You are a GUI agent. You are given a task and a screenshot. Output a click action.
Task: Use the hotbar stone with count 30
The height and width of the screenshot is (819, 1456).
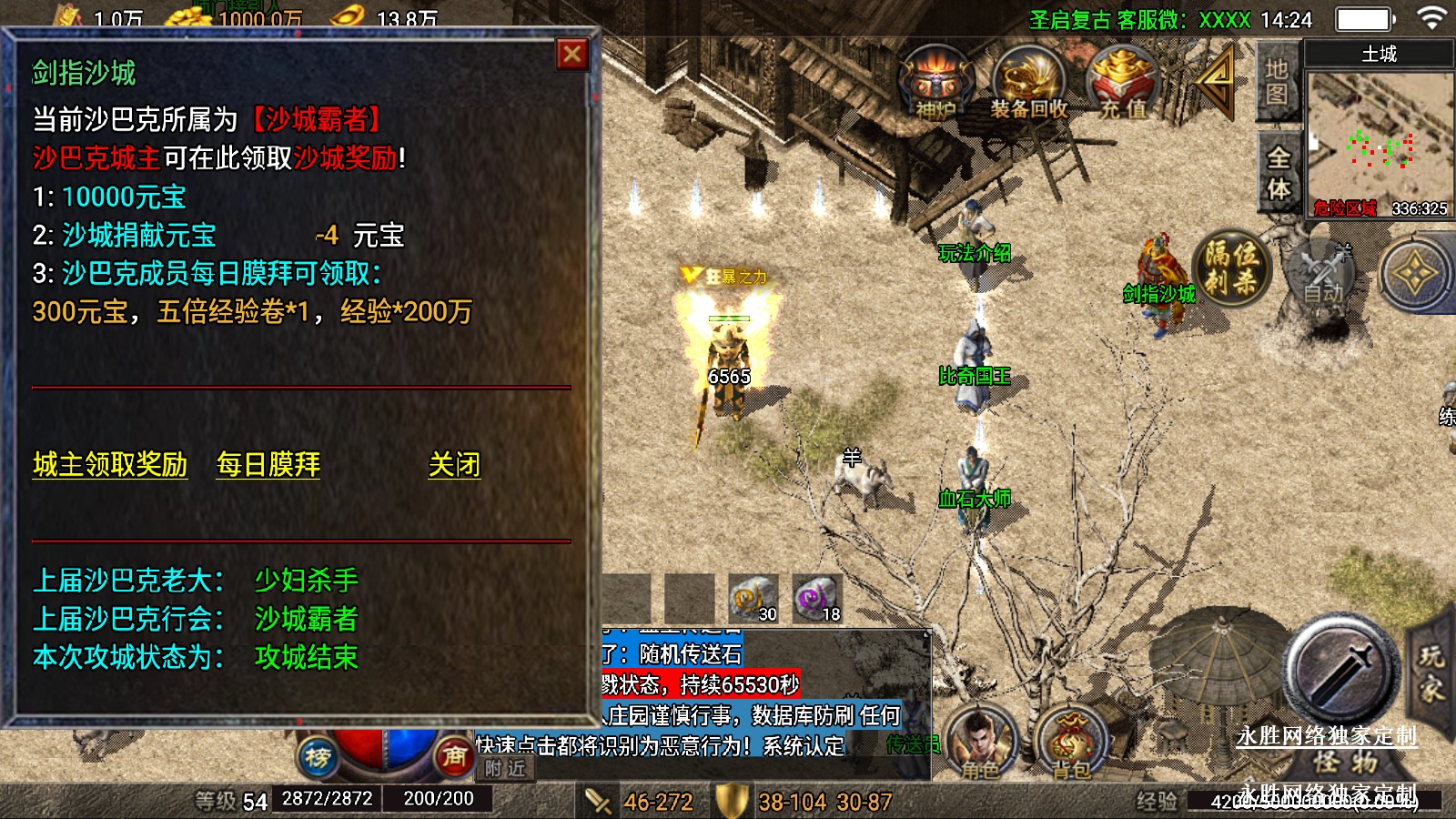(x=753, y=599)
